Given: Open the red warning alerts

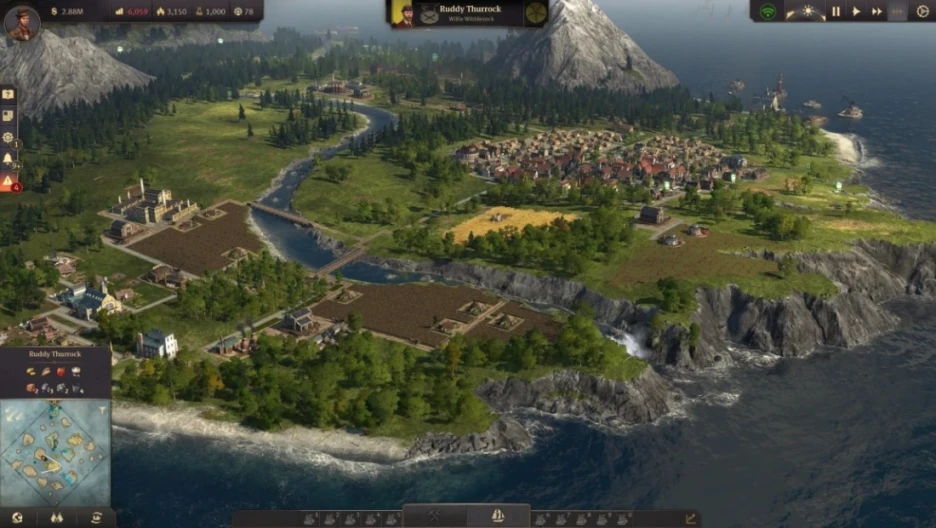Looking at the screenshot, I should point(8,182).
